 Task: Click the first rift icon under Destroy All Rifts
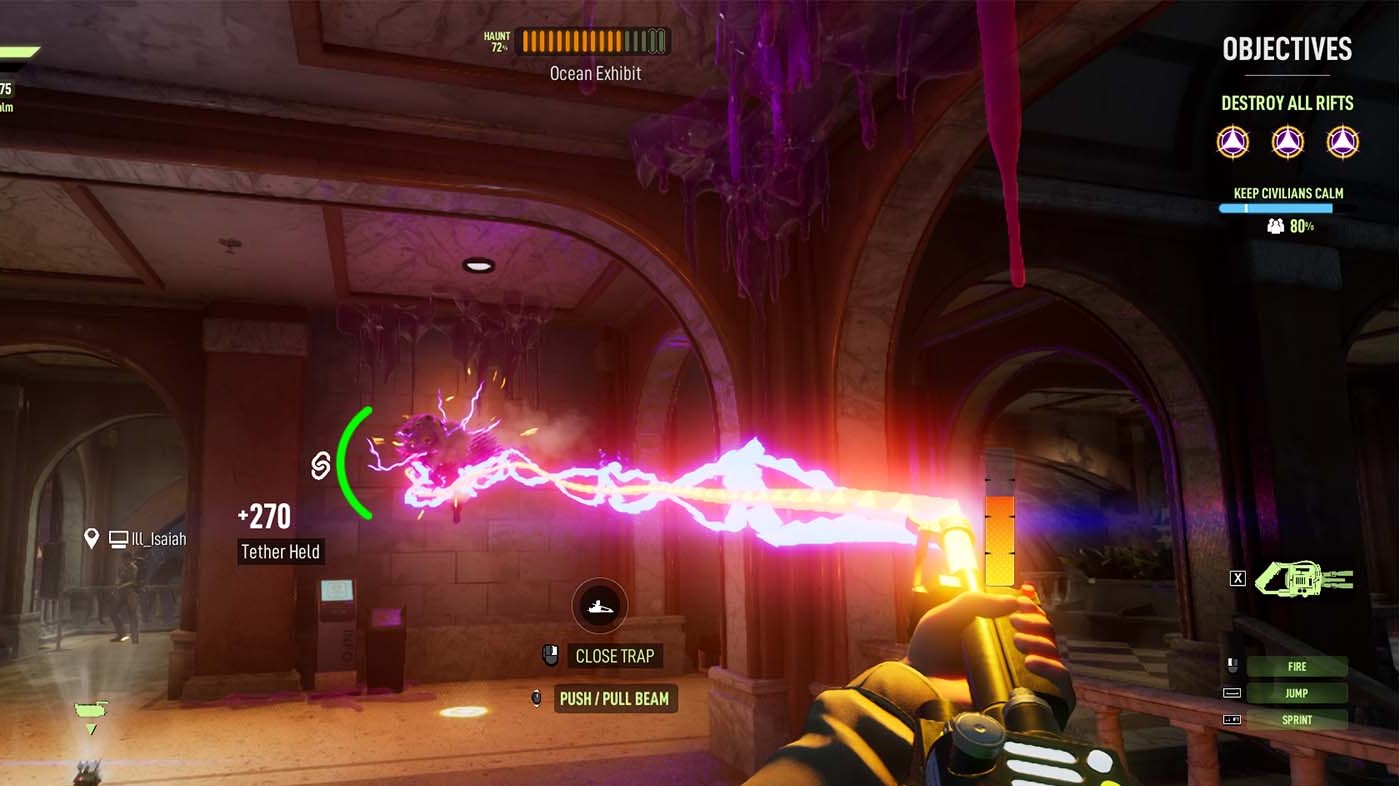click(x=1232, y=142)
